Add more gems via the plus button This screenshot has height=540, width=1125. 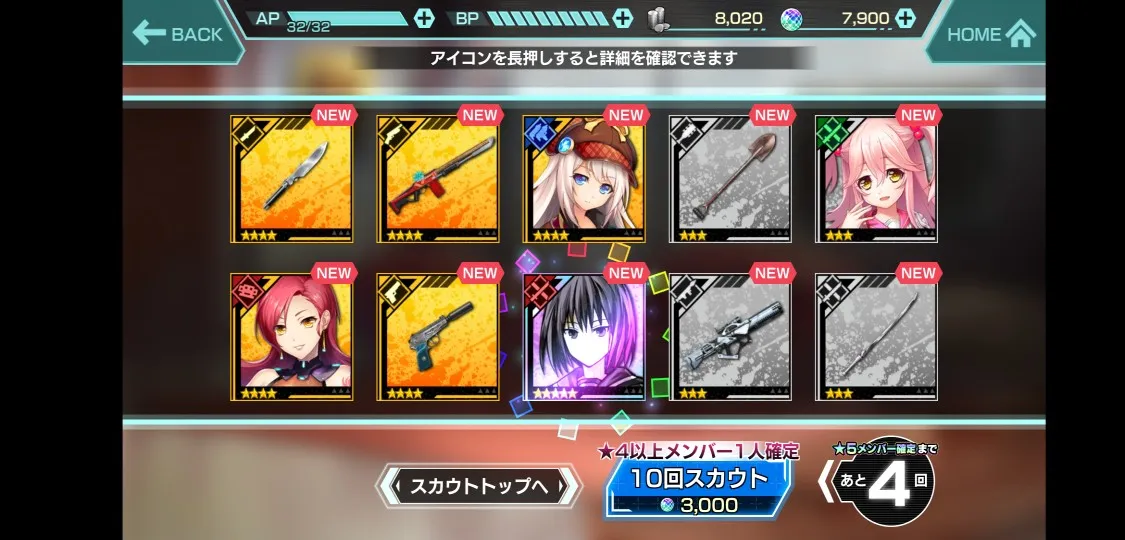coord(905,18)
